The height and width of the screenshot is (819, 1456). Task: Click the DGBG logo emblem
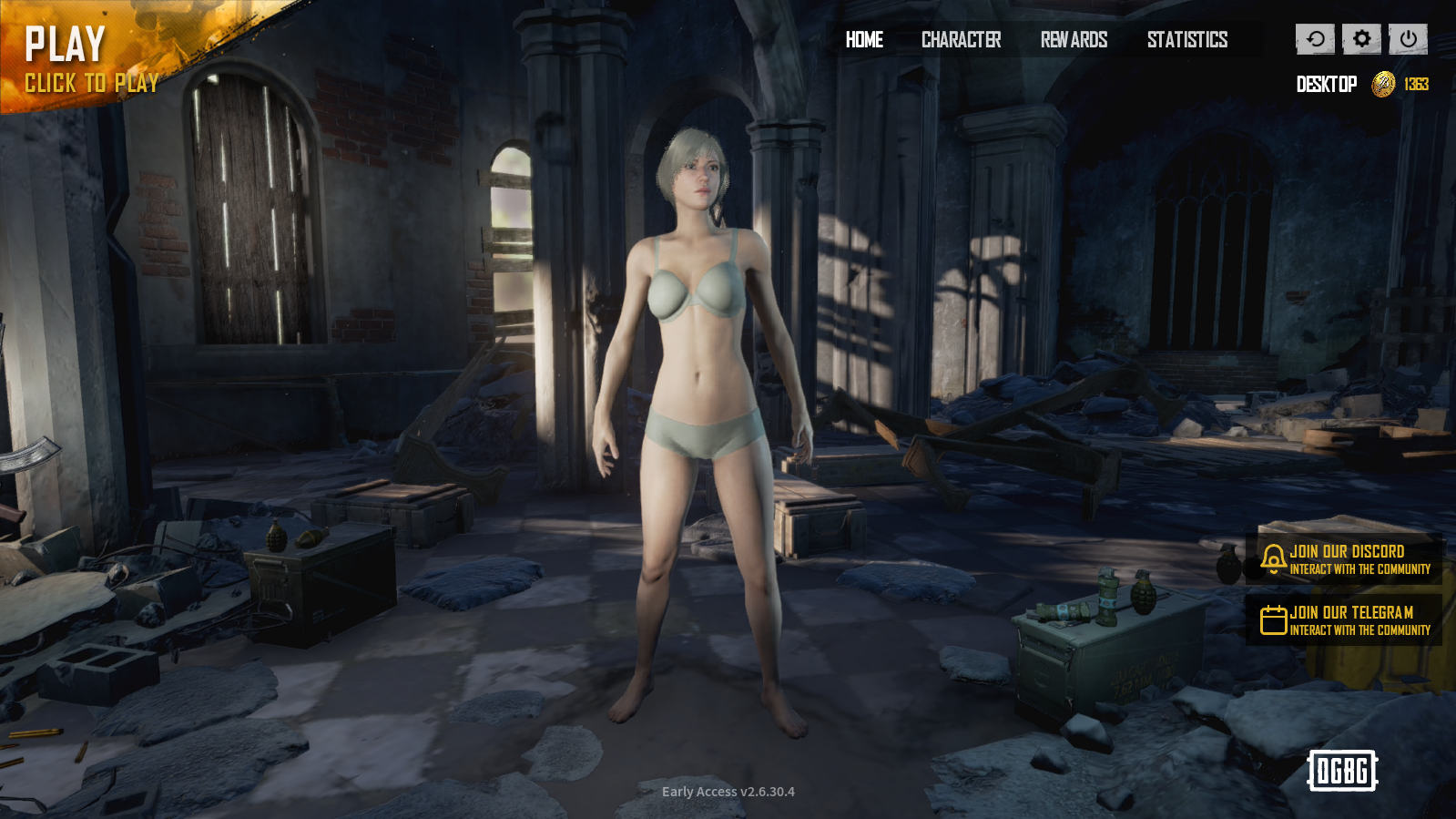(x=1340, y=771)
